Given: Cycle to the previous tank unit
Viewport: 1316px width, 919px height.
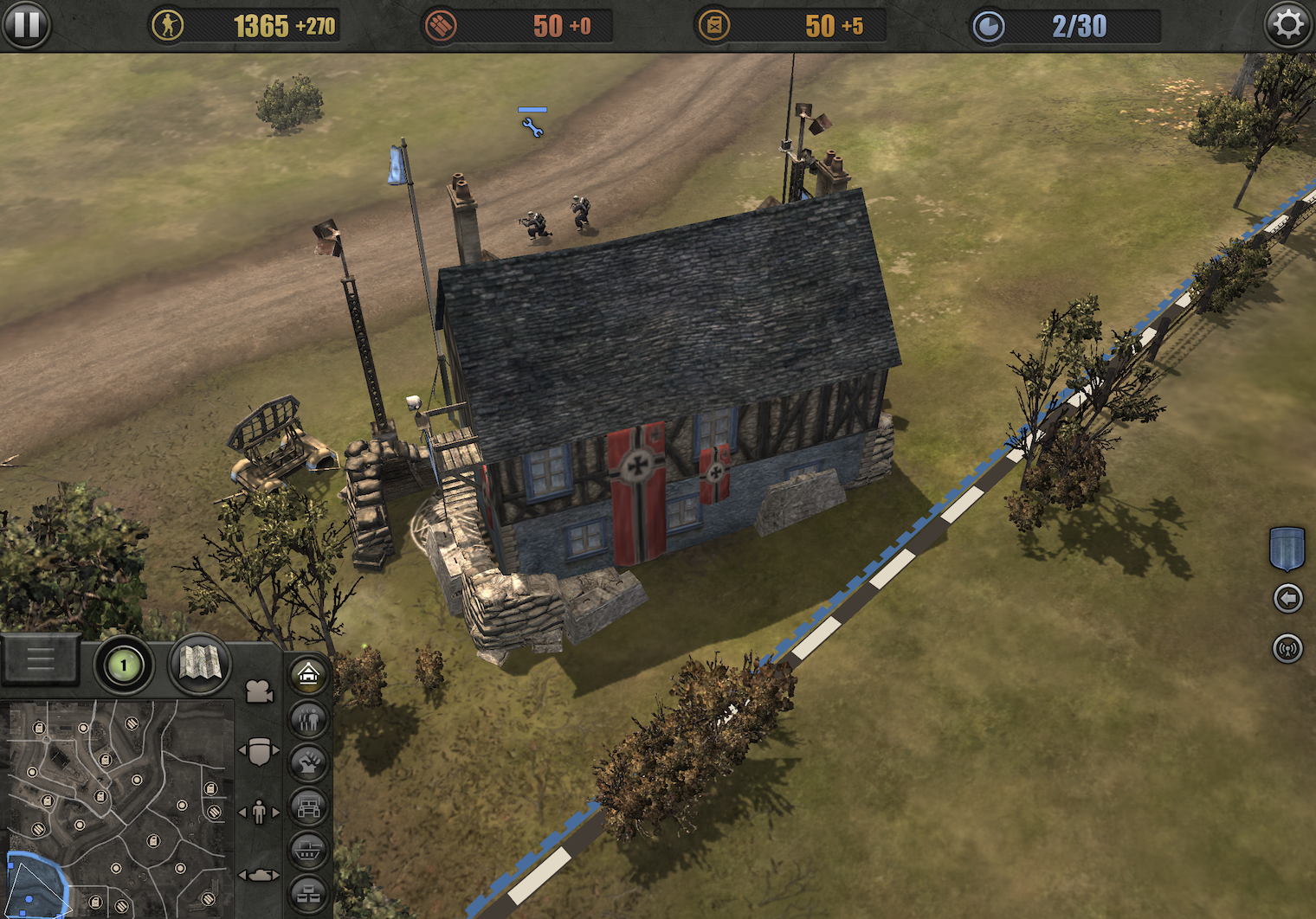Looking at the screenshot, I should click(x=243, y=876).
